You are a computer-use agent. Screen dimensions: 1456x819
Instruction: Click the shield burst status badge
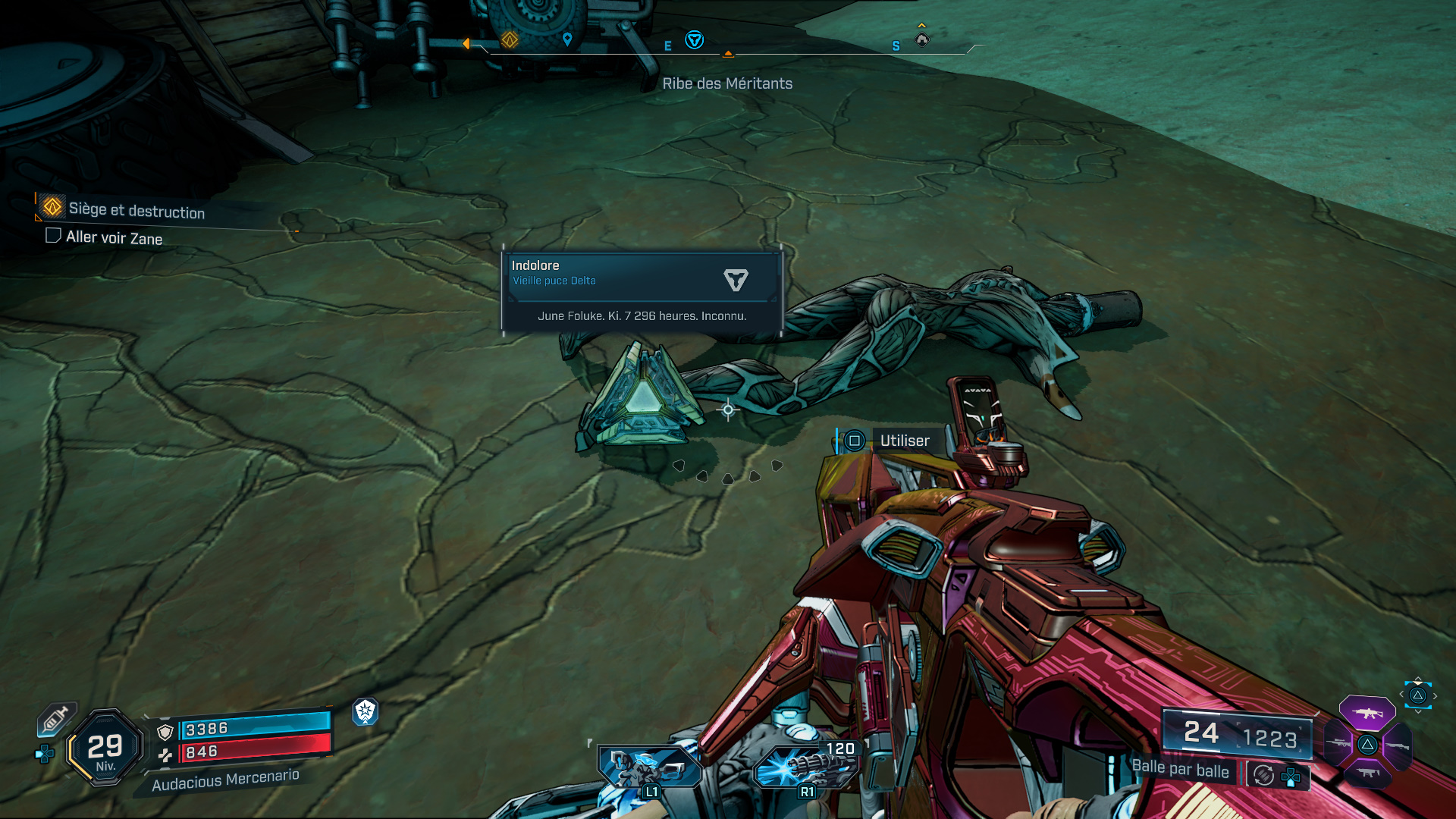coord(366,711)
